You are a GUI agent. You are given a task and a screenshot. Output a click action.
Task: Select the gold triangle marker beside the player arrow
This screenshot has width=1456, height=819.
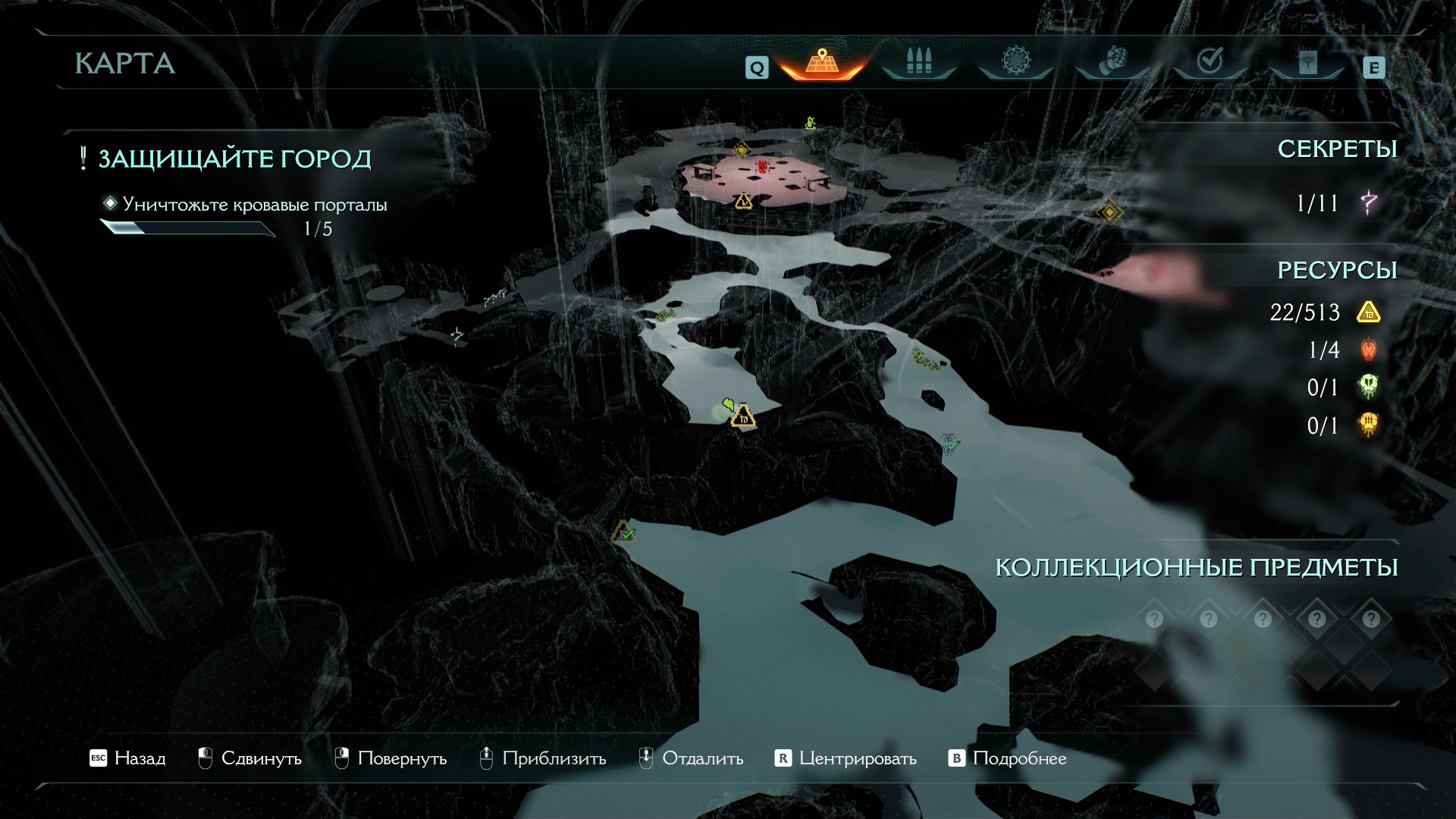pyautogui.click(x=744, y=416)
